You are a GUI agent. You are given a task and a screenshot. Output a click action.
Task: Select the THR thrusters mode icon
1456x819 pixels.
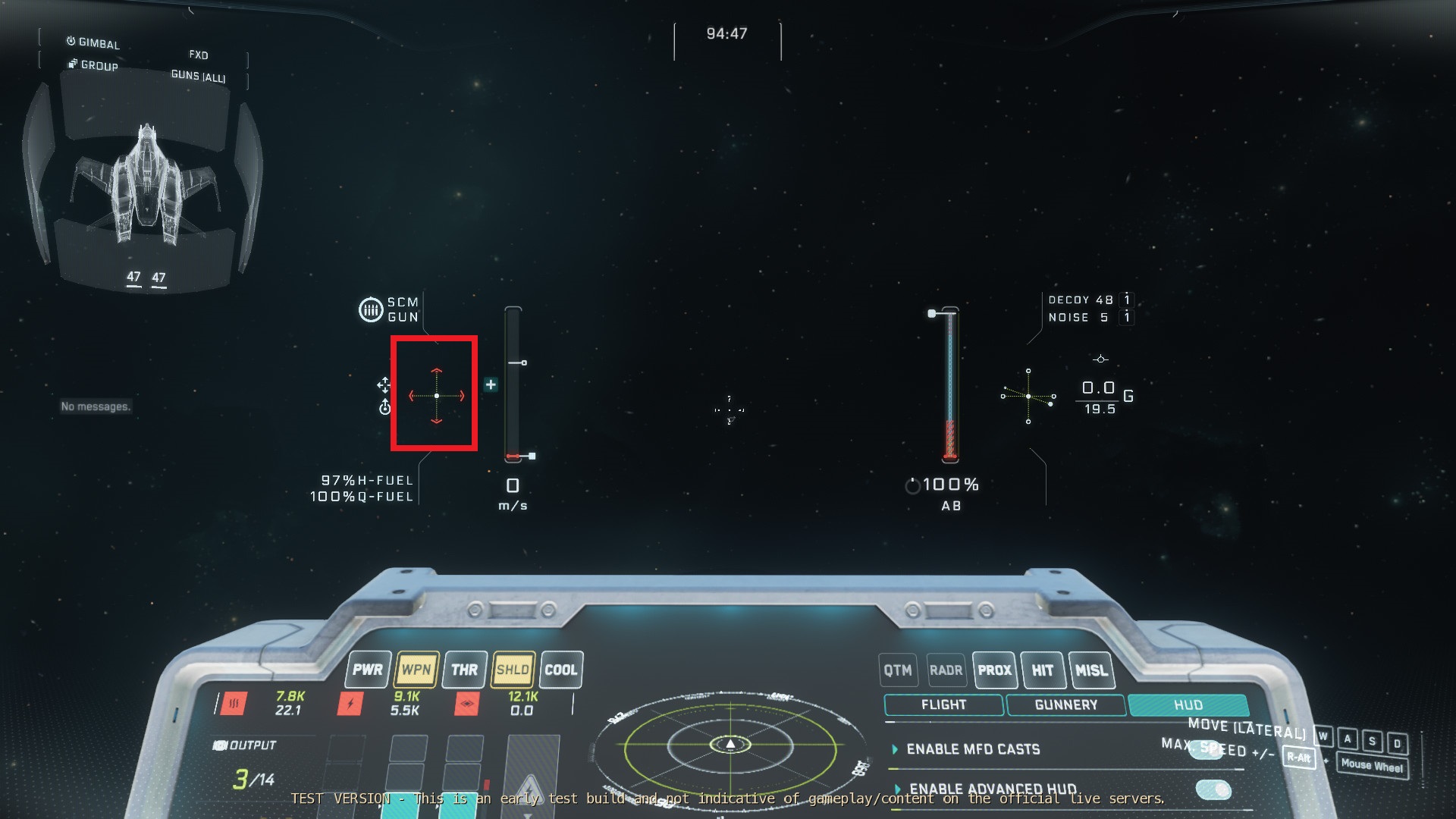tap(463, 670)
